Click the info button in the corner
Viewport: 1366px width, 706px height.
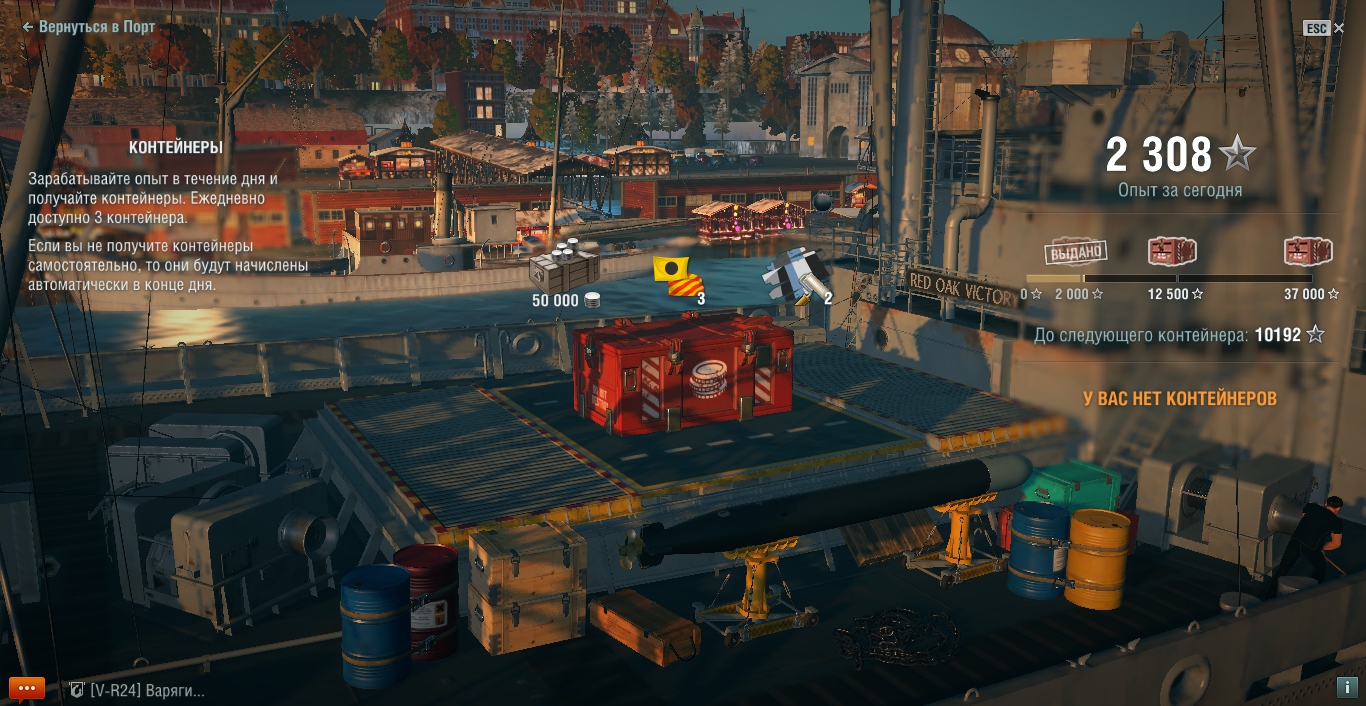tap(1346, 687)
